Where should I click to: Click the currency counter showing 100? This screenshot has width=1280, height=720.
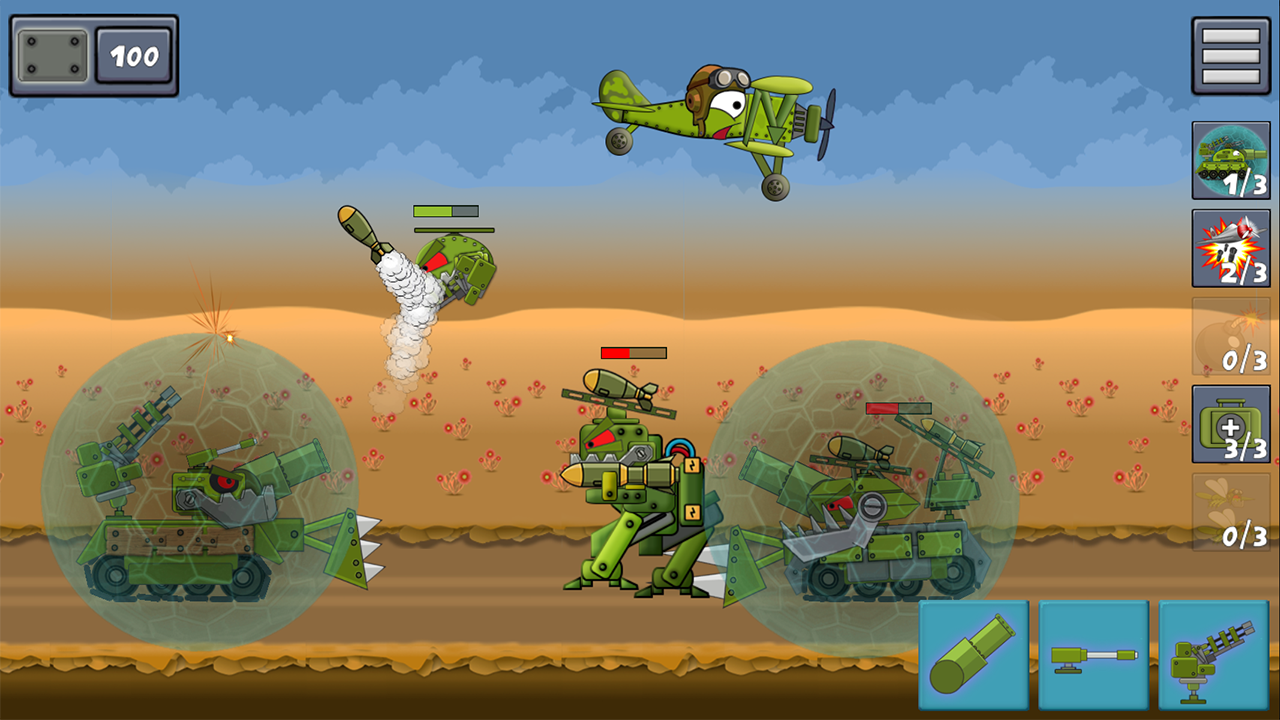[135, 56]
